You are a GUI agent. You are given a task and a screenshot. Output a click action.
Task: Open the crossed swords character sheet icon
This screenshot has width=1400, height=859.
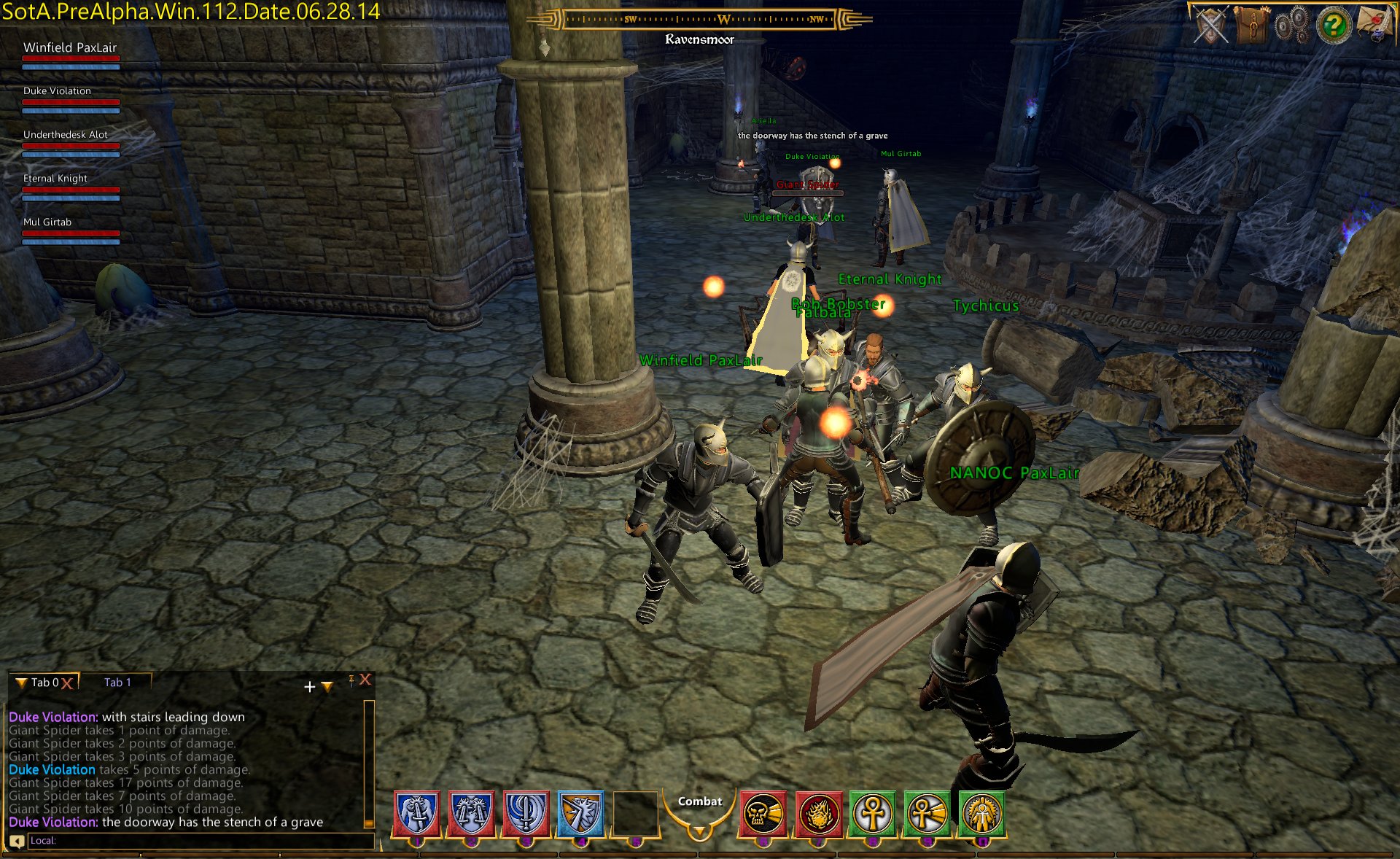(x=1211, y=26)
